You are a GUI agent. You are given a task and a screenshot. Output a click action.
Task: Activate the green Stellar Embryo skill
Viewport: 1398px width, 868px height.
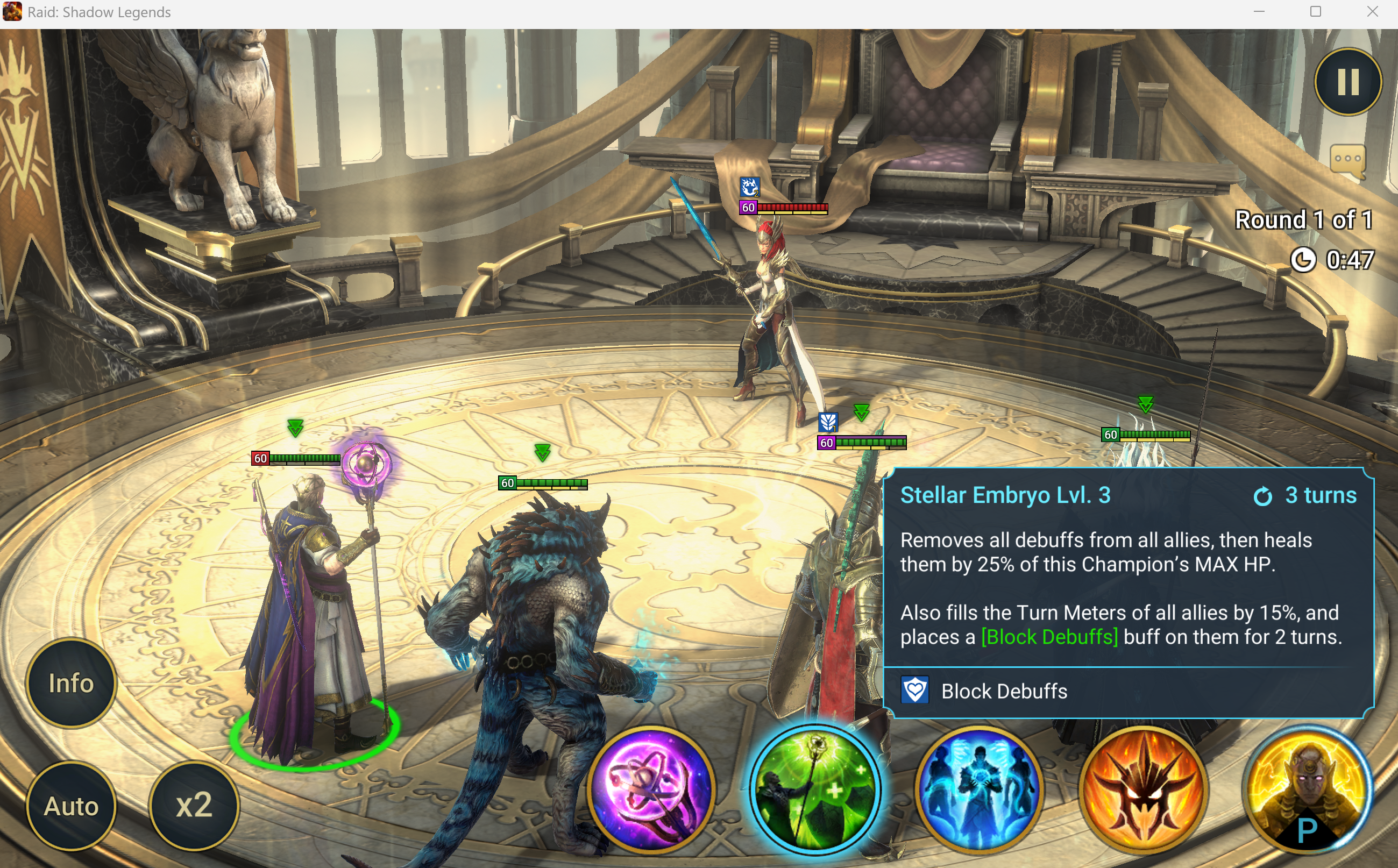815,791
